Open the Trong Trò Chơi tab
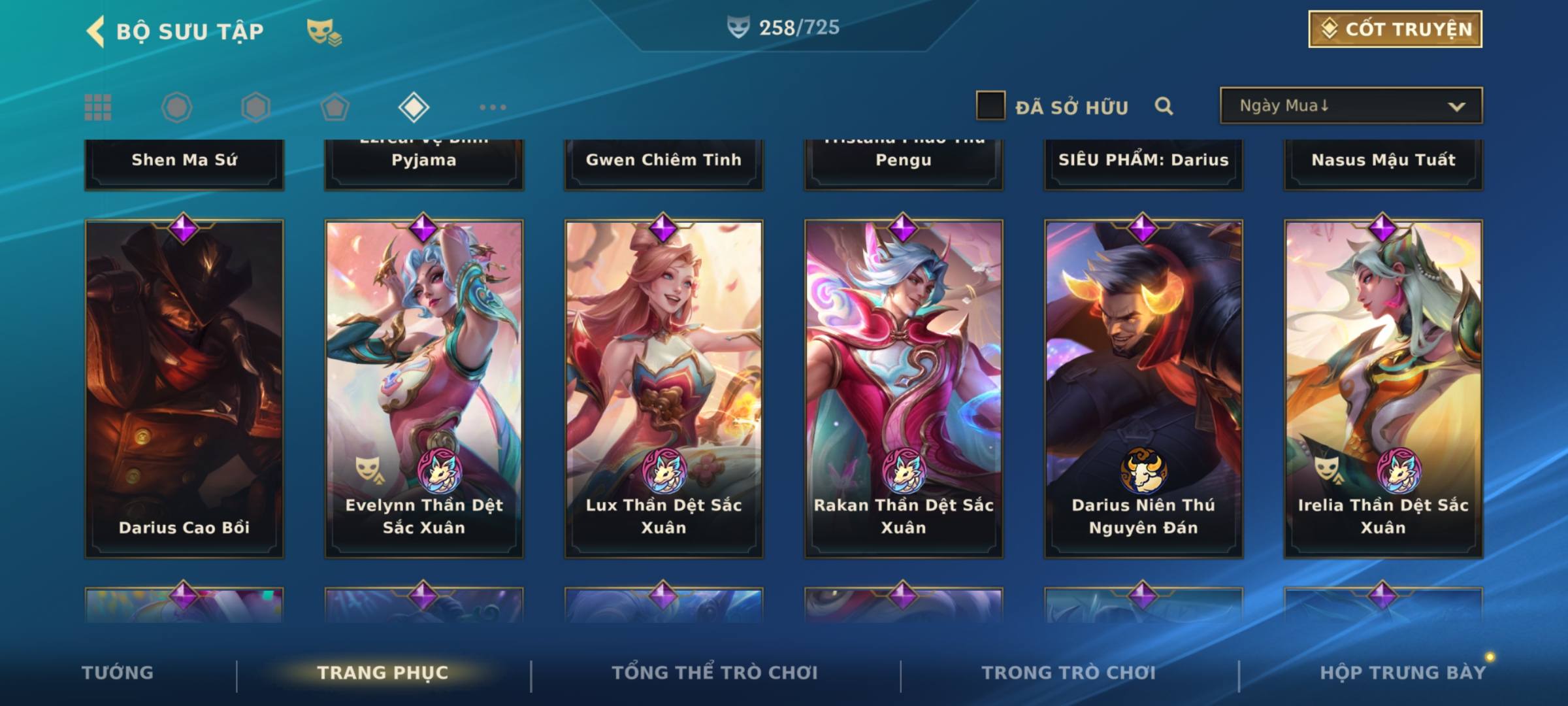 [x=1069, y=673]
